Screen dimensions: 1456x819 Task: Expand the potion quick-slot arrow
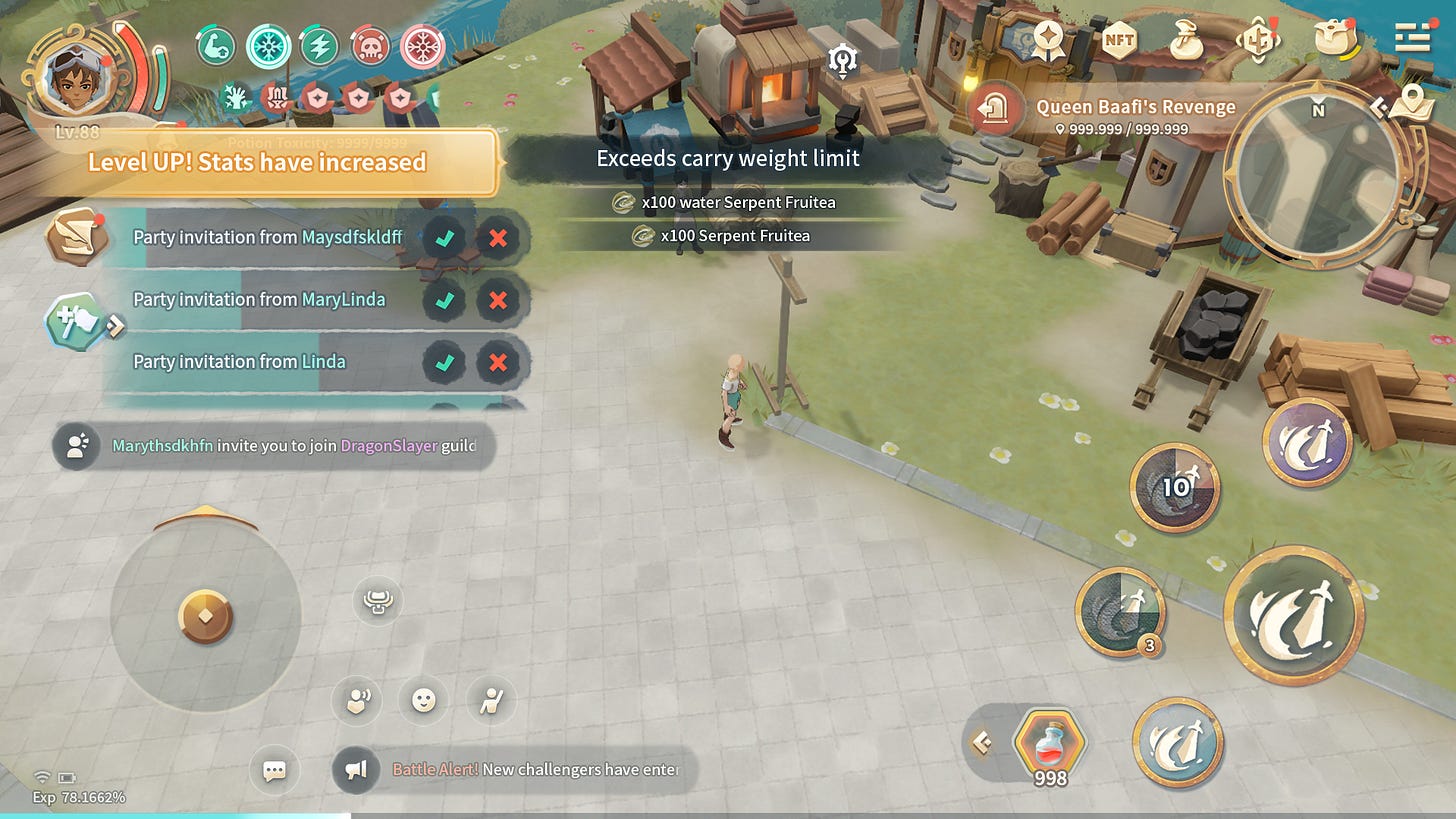point(982,742)
